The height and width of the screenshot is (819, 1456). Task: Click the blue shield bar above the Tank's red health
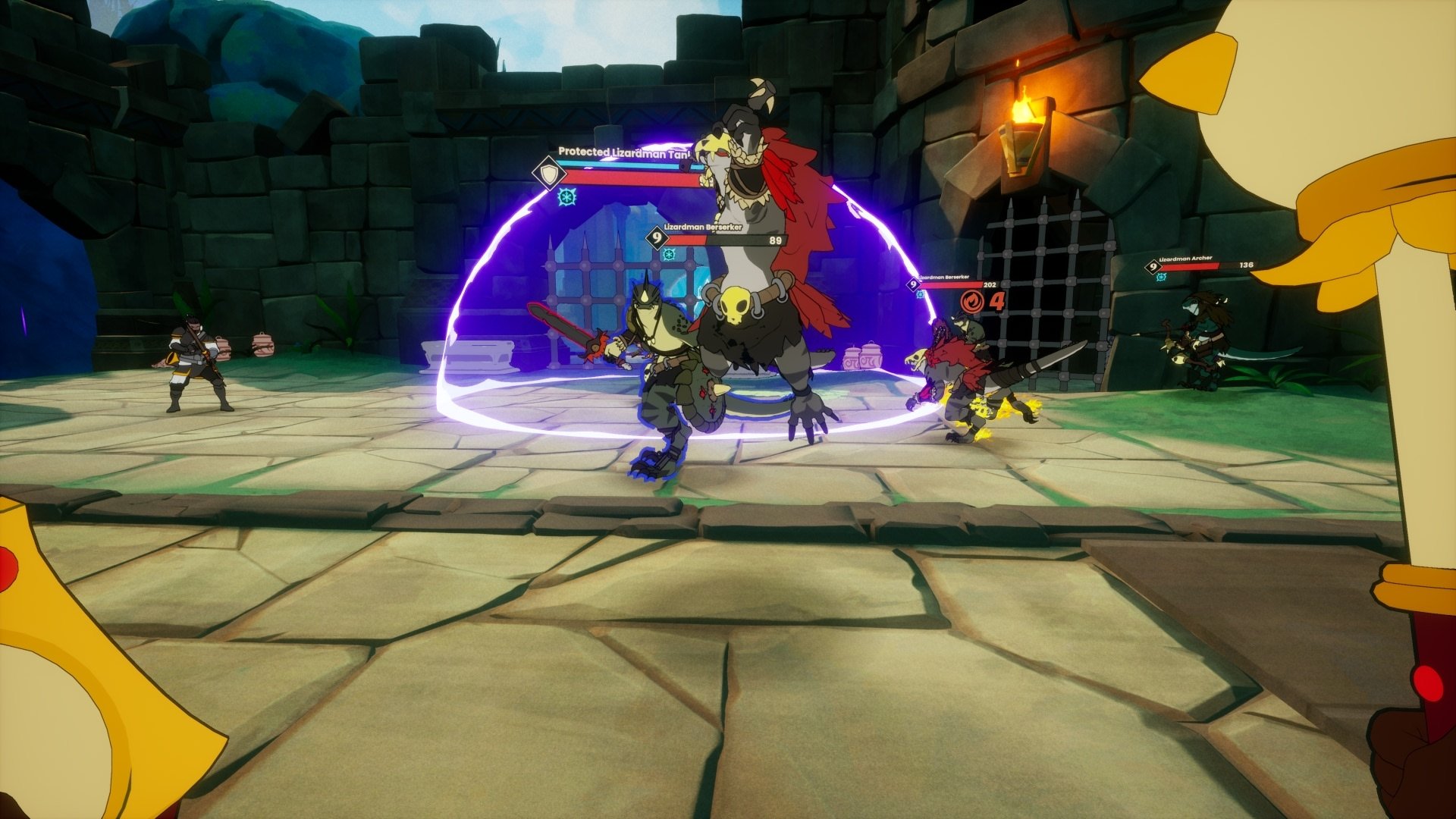(629, 164)
